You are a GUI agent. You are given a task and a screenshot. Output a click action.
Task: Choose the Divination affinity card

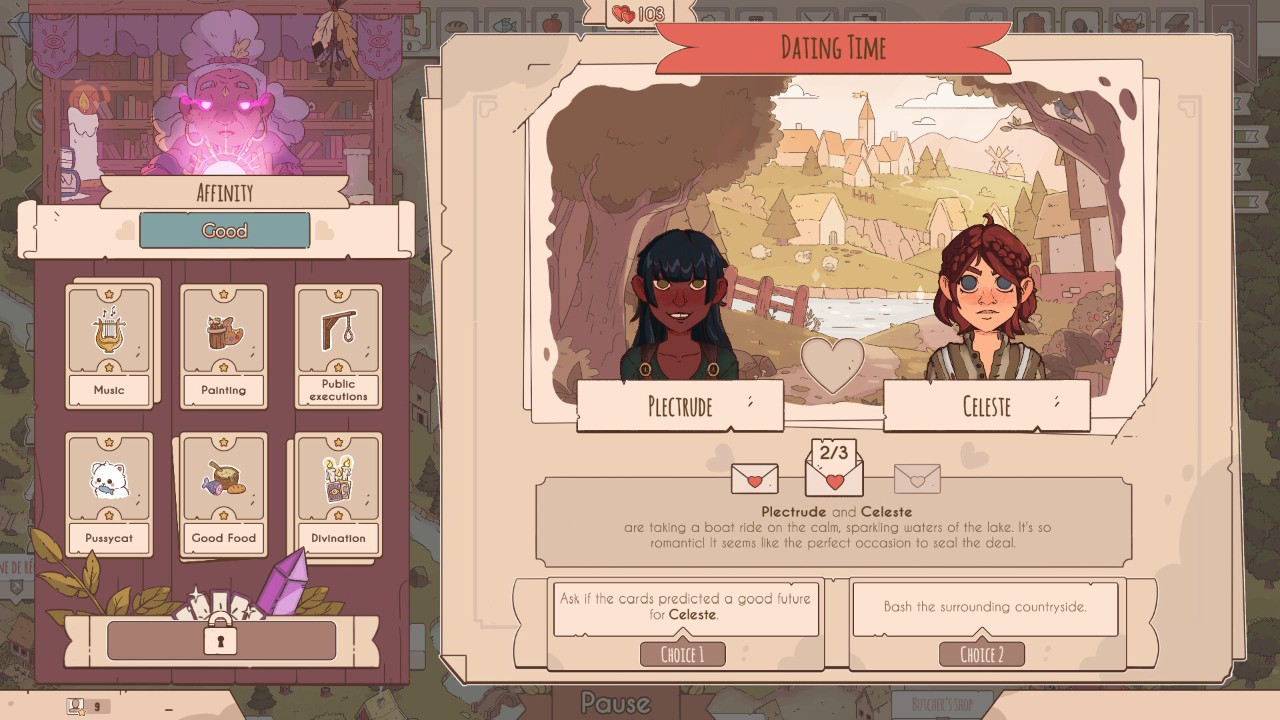point(338,492)
